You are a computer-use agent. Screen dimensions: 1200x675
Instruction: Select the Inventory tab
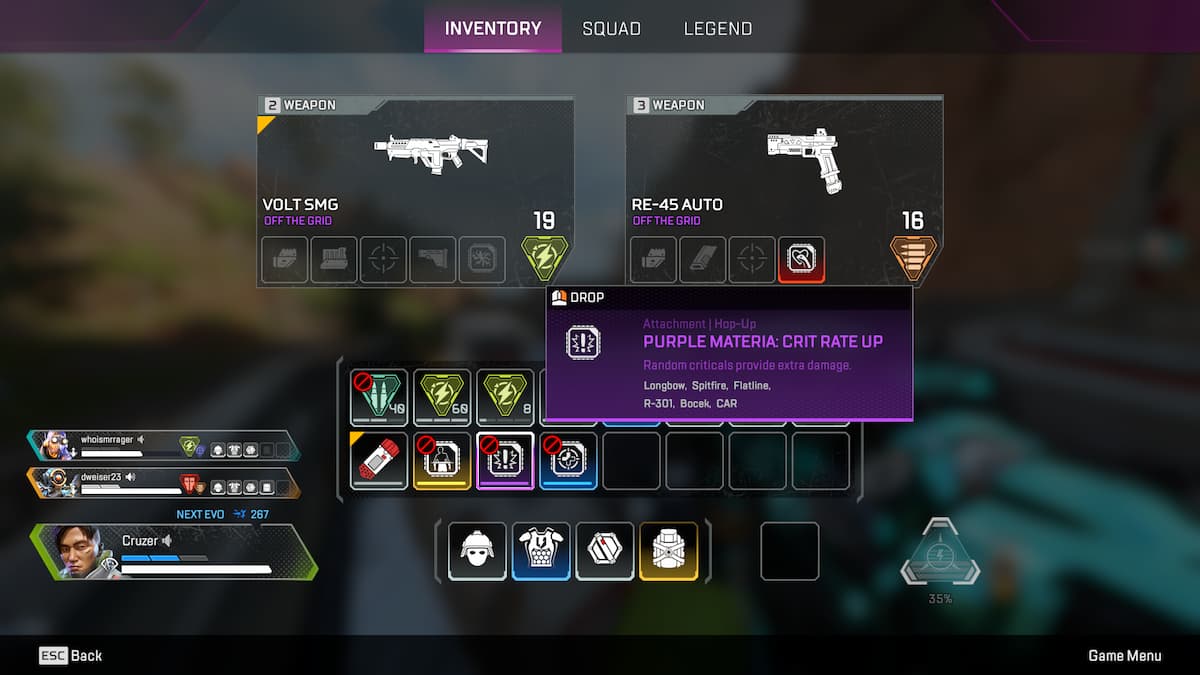click(x=493, y=29)
